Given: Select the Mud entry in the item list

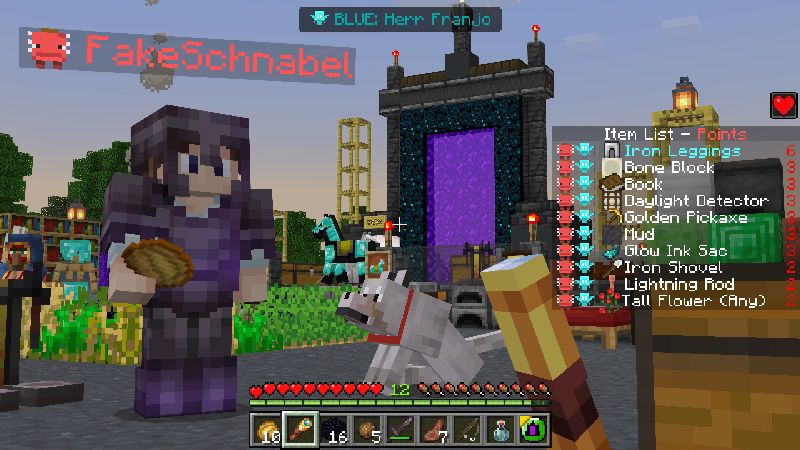Looking at the screenshot, I should click(x=638, y=234).
